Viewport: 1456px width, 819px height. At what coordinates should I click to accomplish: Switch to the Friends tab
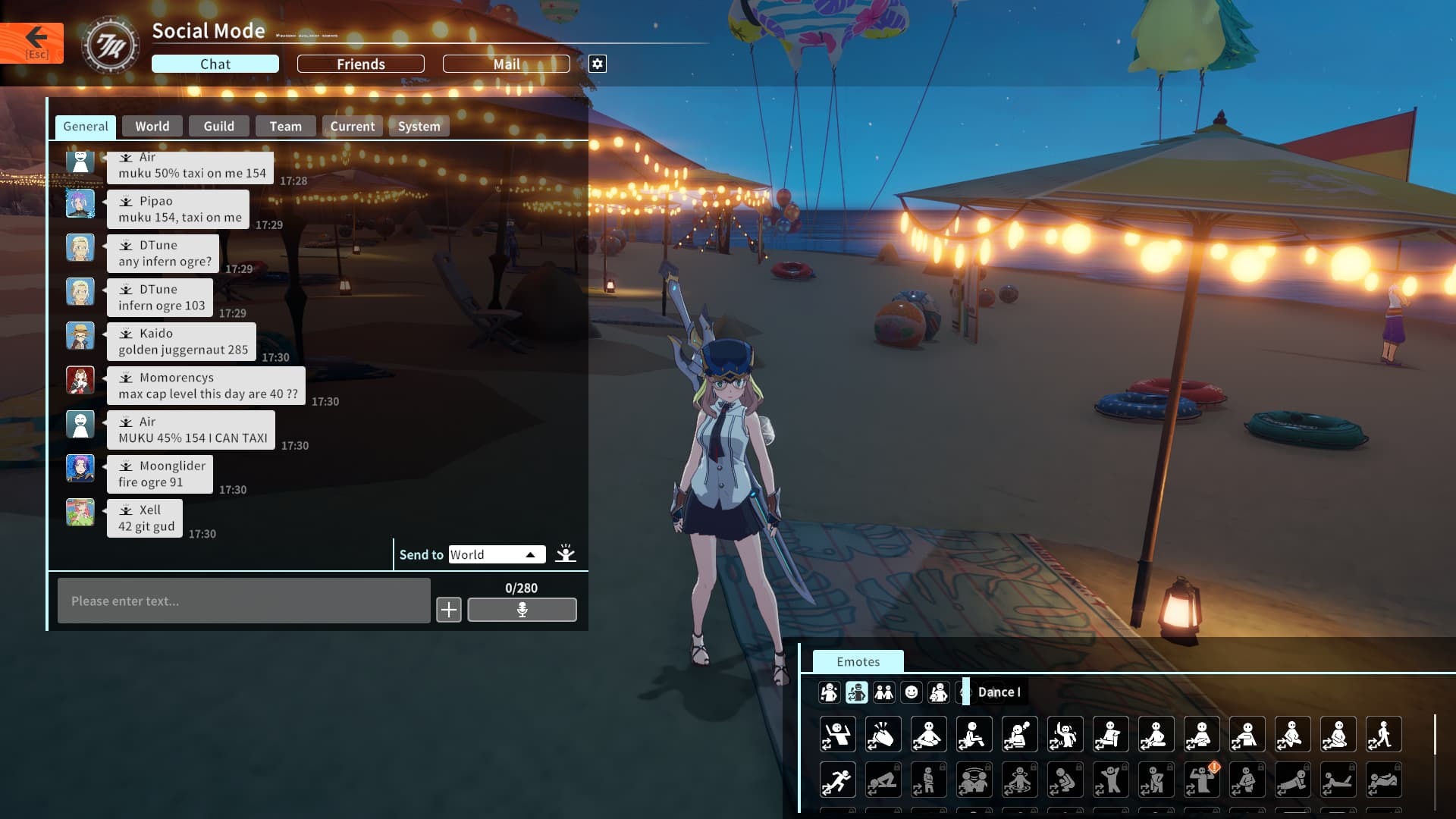pos(360,64)
